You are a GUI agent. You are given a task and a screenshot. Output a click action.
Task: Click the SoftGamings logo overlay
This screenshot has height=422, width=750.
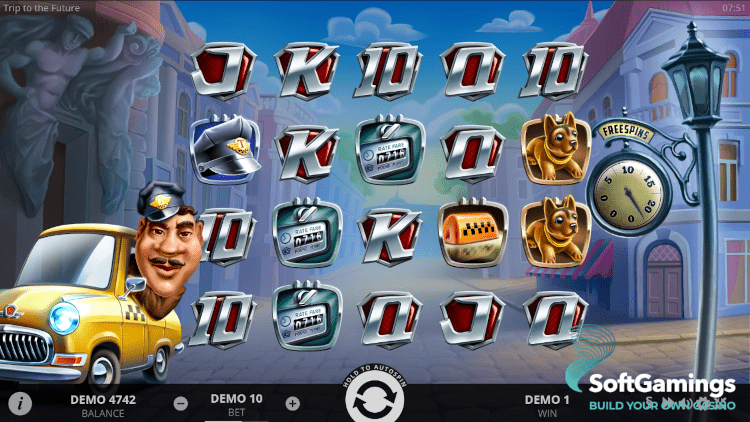click(661, 391)
